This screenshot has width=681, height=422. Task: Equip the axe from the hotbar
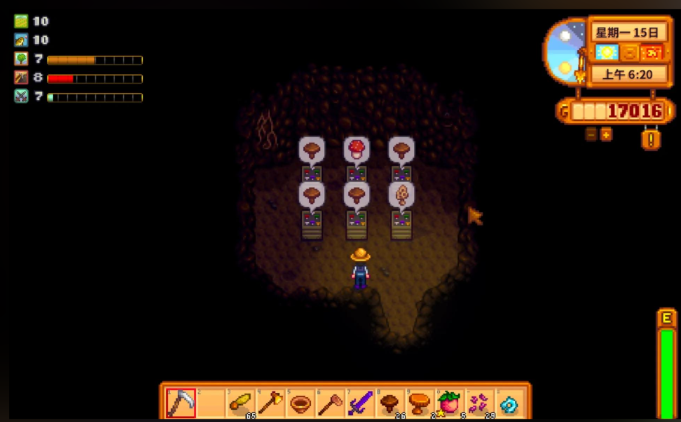coord(270,402)
